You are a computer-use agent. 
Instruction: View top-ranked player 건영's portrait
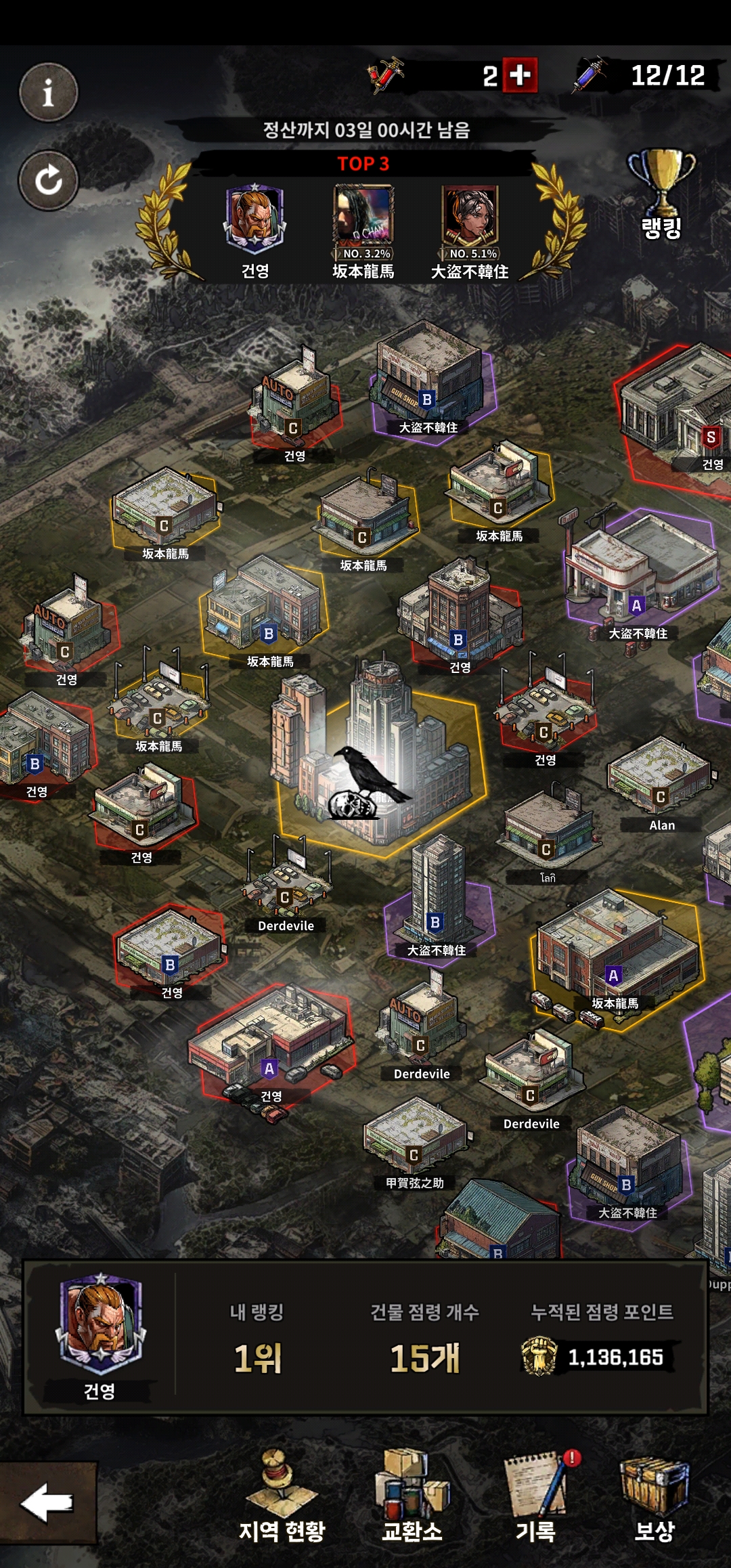(x=254, y=217)
